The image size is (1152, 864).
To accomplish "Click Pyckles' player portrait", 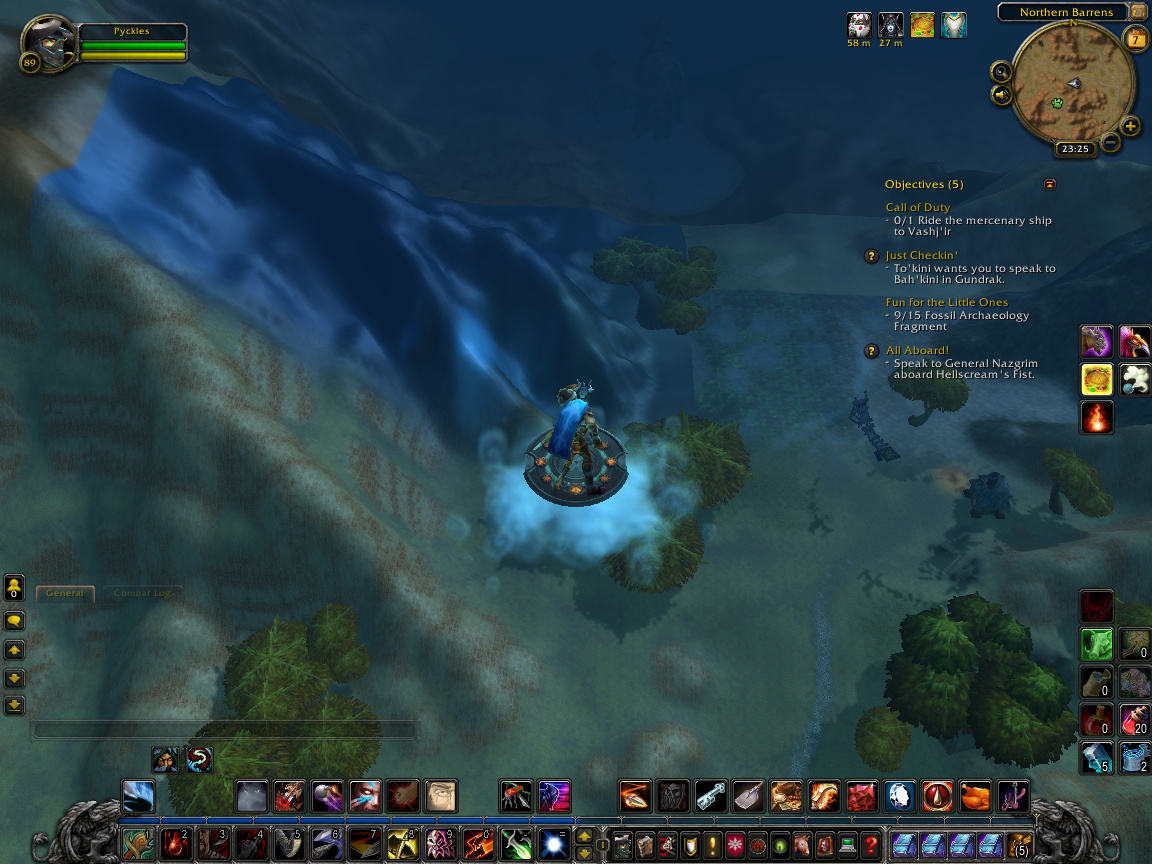I will click(x=47, y=43).
